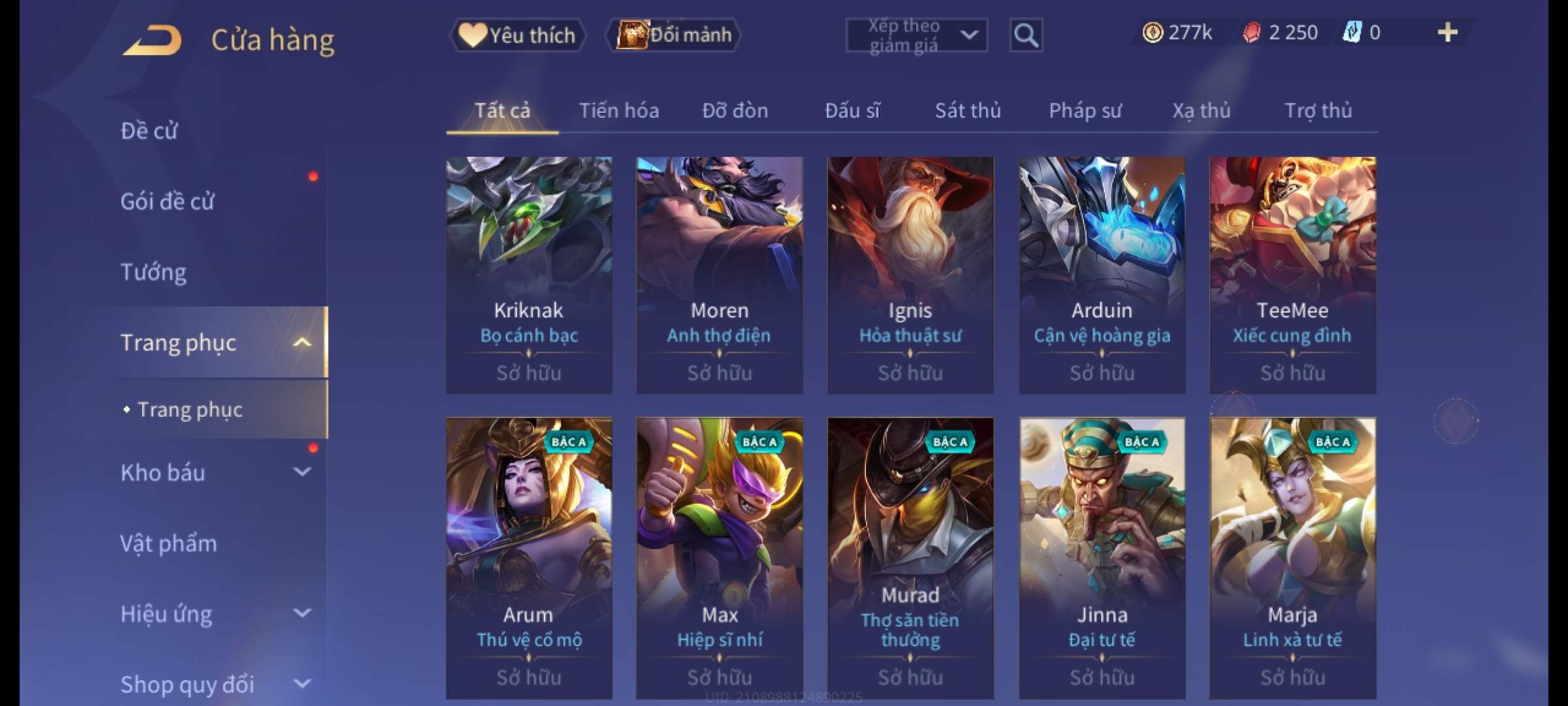The width and height of the screenshot is (1568, 706).
Task: Select the Pháp sư tab
Action: 1085,110
